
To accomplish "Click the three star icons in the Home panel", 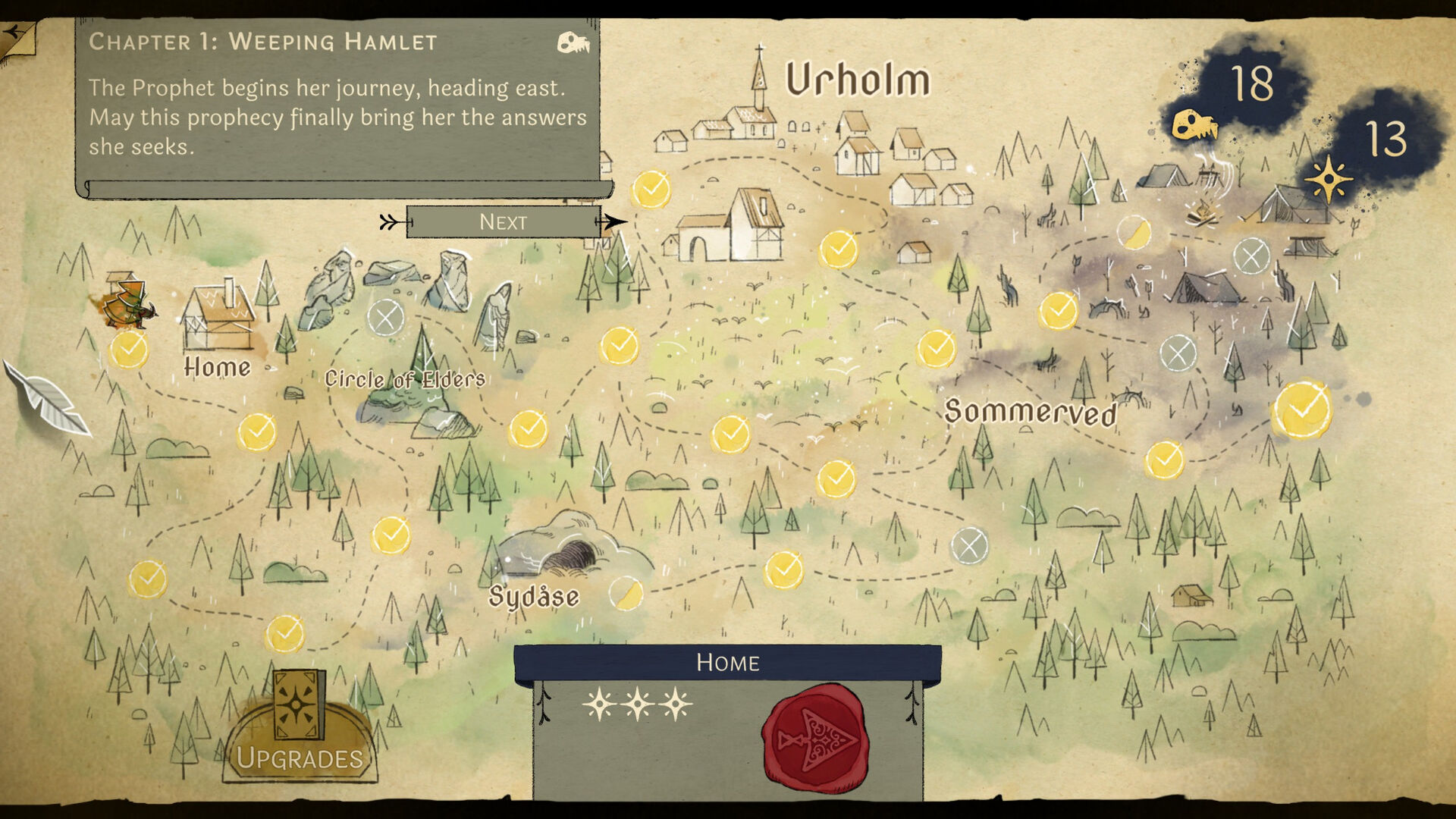I will pos(639,705).
